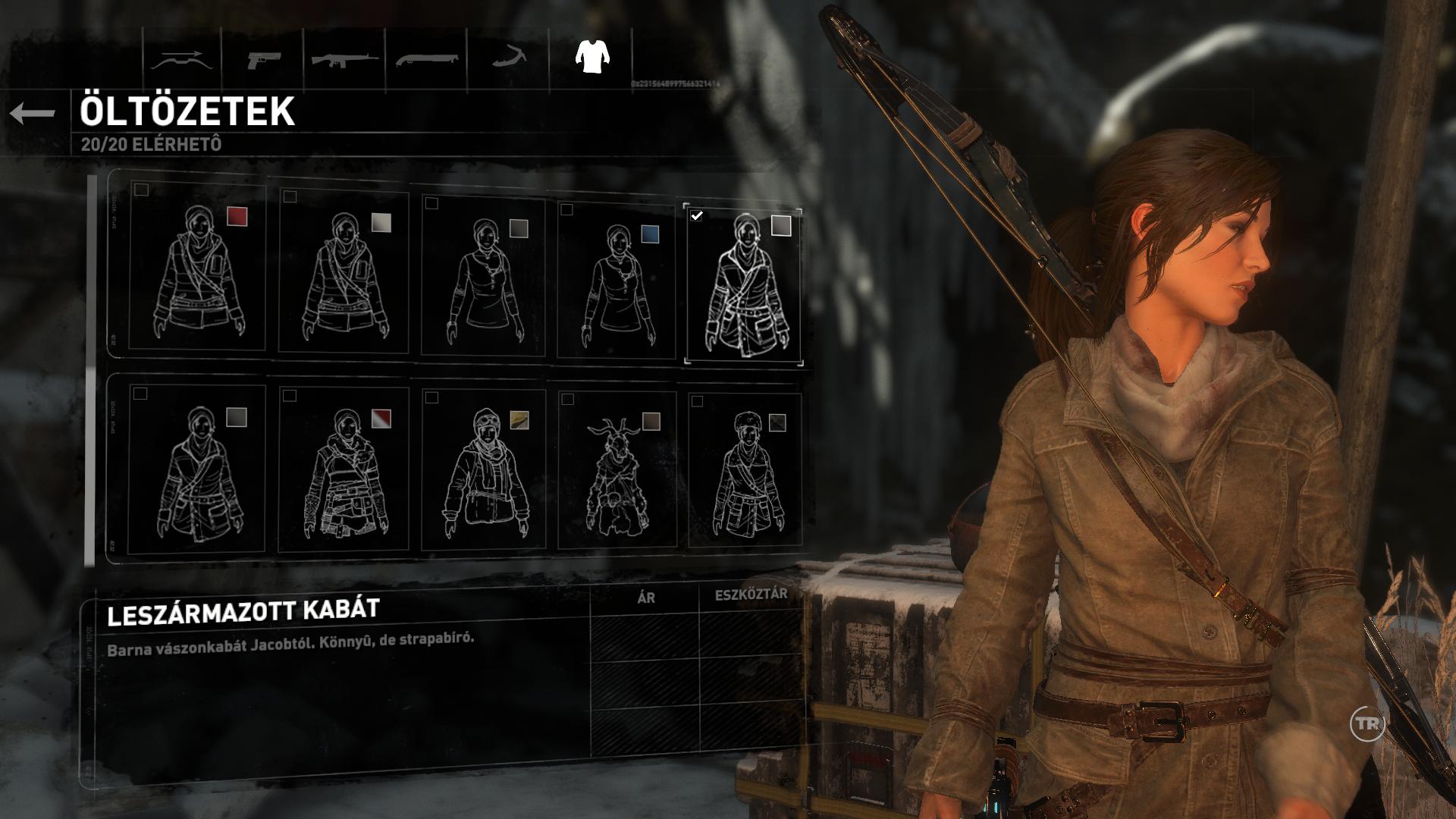
Task: Go back with the left arrow button
Action: (x=32, y=114)
